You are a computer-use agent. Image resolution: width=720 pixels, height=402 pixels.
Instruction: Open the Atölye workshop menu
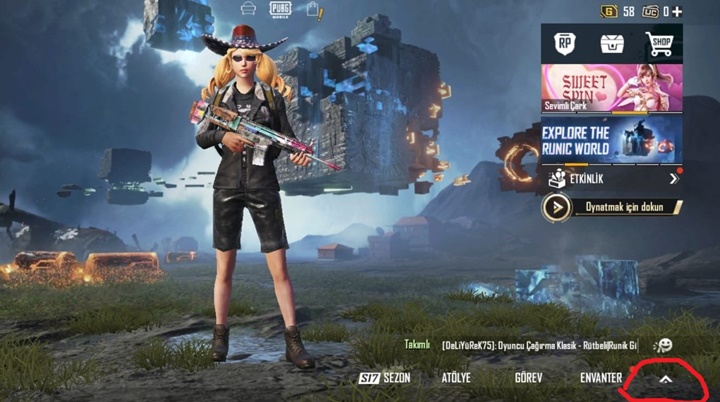(x=456, y=378)
